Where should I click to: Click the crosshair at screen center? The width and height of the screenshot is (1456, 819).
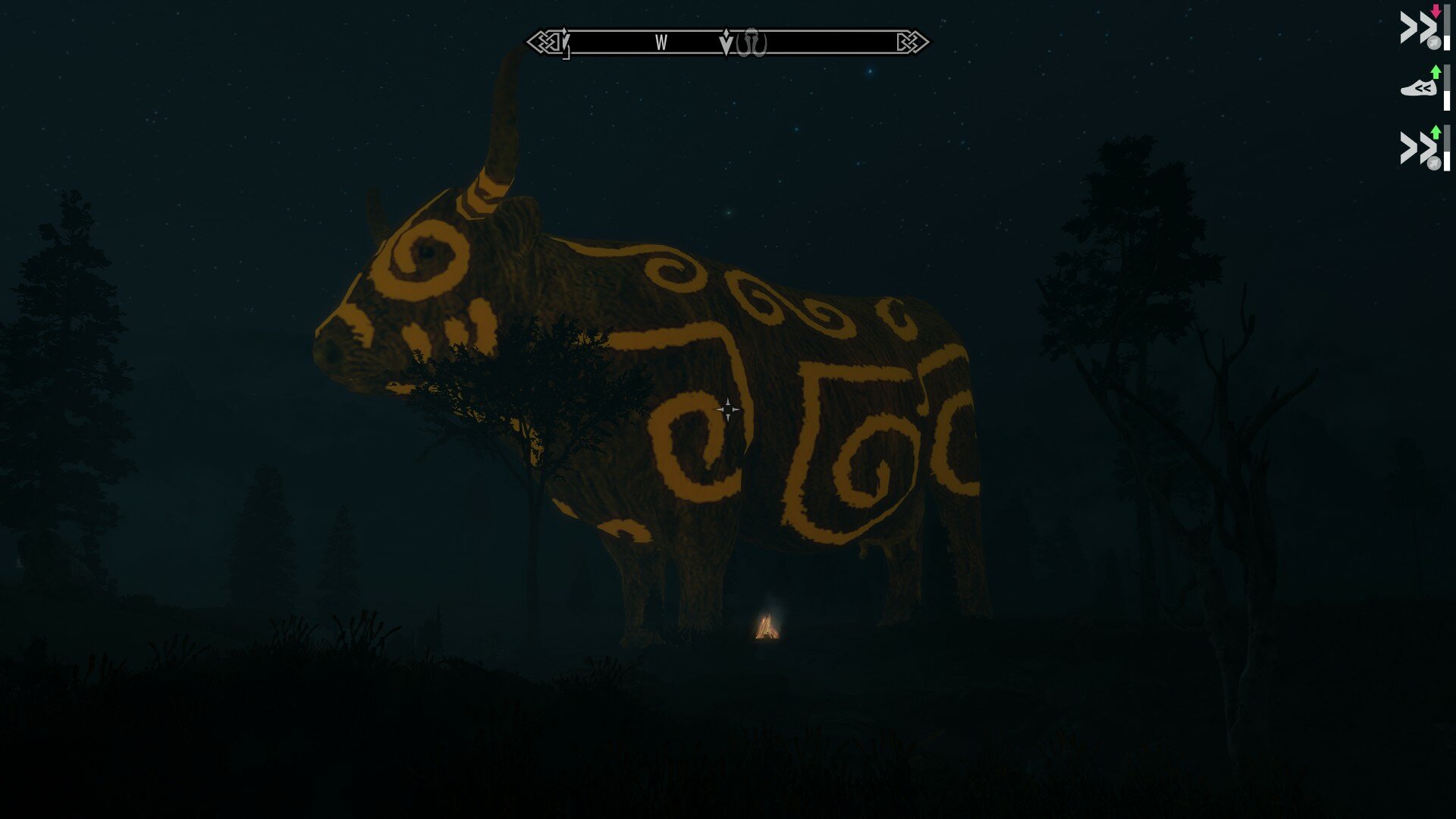pyautogui.click(x=729, y=409)
